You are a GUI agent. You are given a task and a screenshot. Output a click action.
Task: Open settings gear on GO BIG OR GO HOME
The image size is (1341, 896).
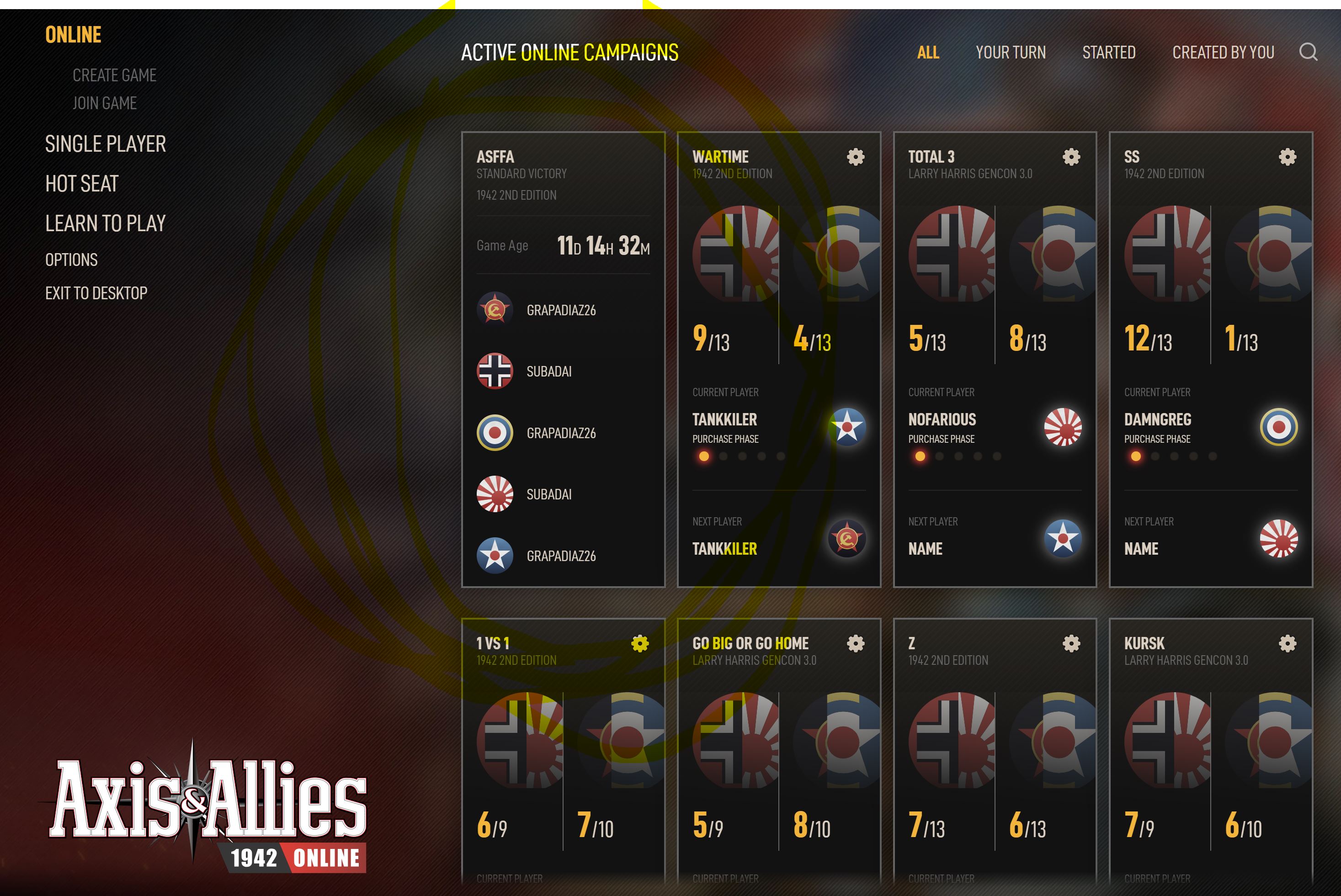pyautogui.click(x=856, y=642)
